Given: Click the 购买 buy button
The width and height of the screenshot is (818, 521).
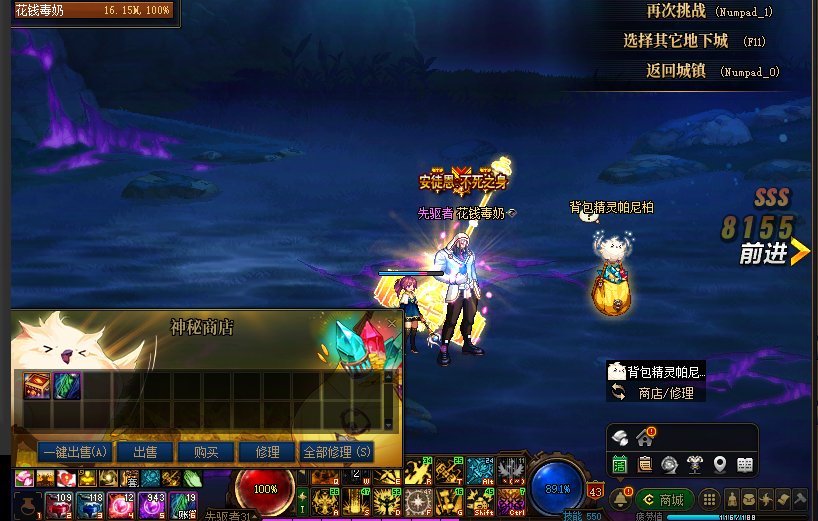Looking at the screenshot, I should click(206, 452).
